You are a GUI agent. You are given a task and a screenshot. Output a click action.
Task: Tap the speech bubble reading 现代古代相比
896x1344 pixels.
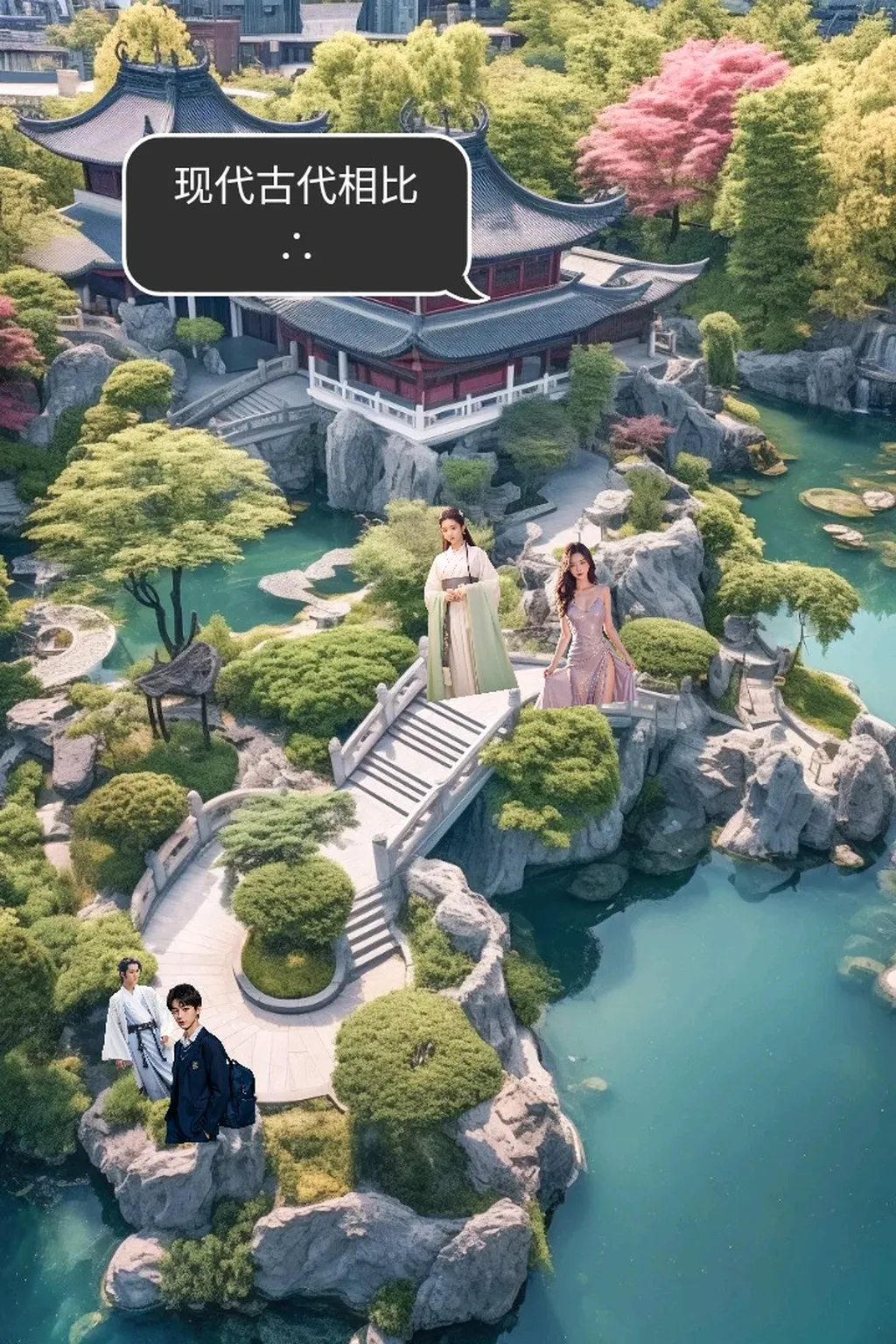coord(297,213)
